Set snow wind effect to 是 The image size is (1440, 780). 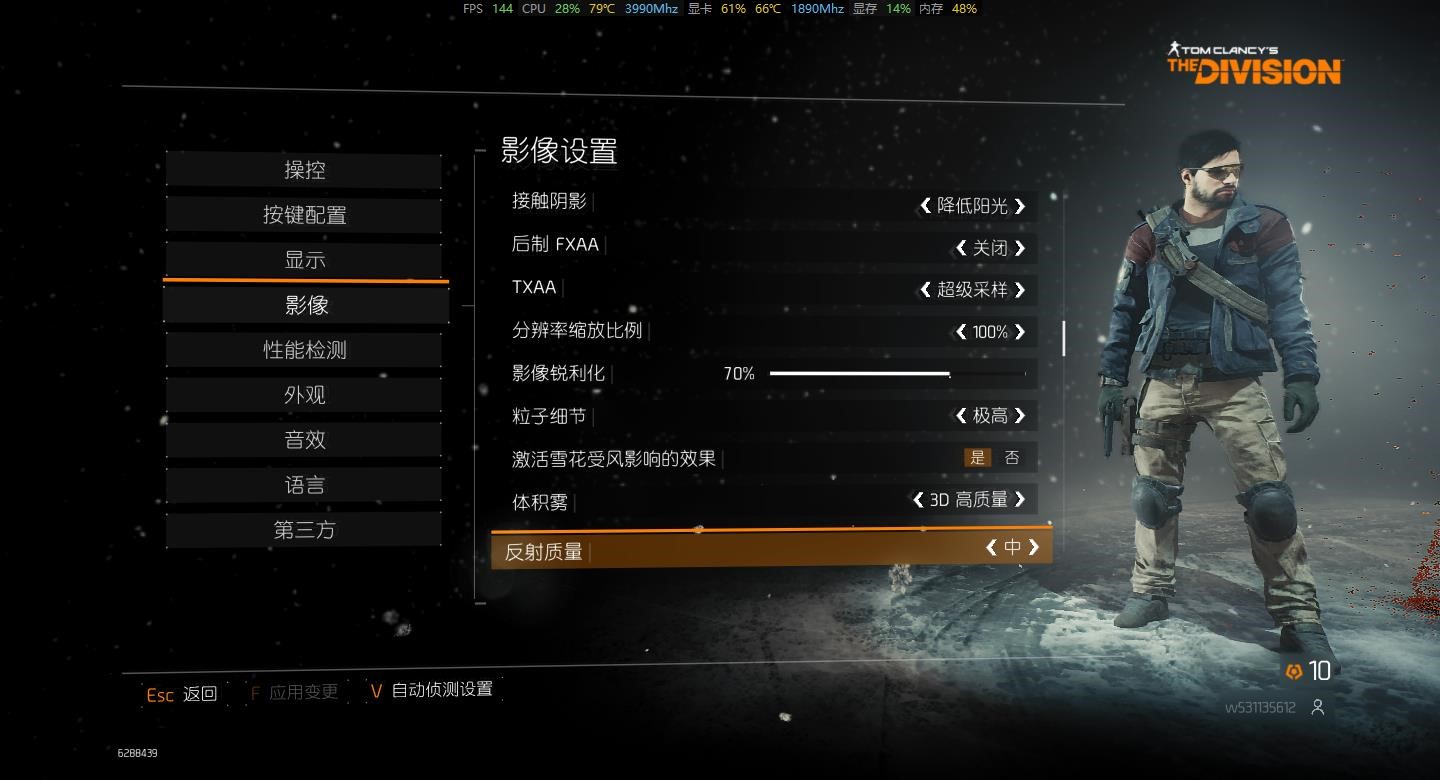click(977, 458)
